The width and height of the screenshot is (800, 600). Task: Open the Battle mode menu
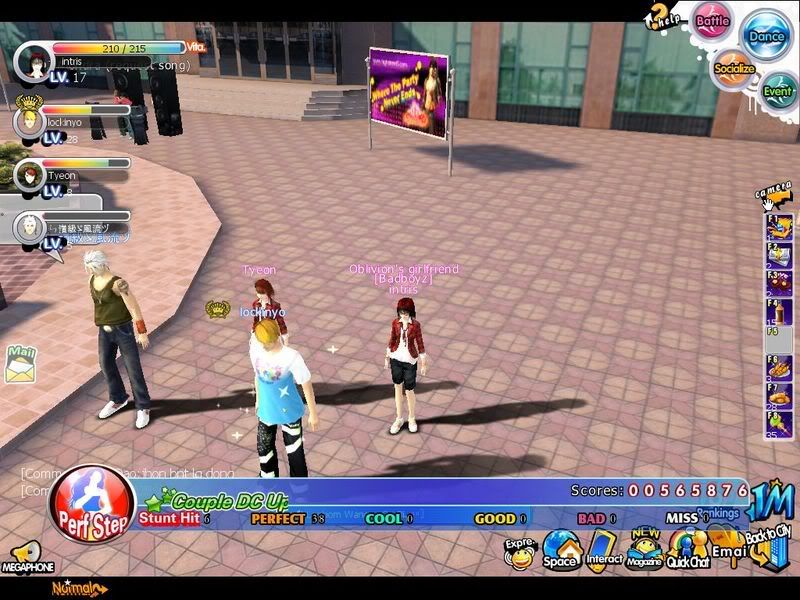[x=712, y=21]
